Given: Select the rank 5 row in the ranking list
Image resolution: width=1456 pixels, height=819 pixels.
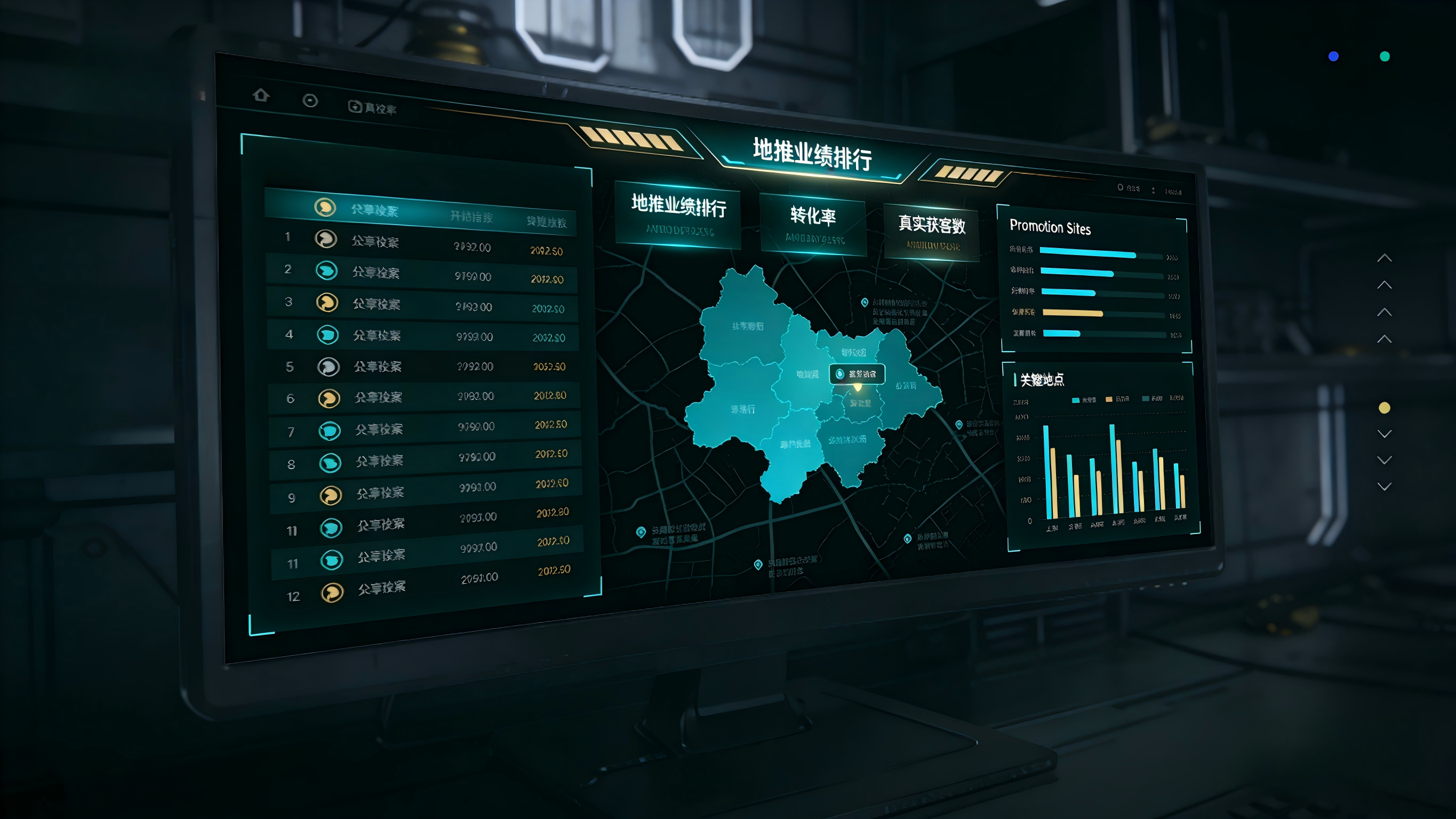Looking at the screenshot, I should tap(424, 367).
